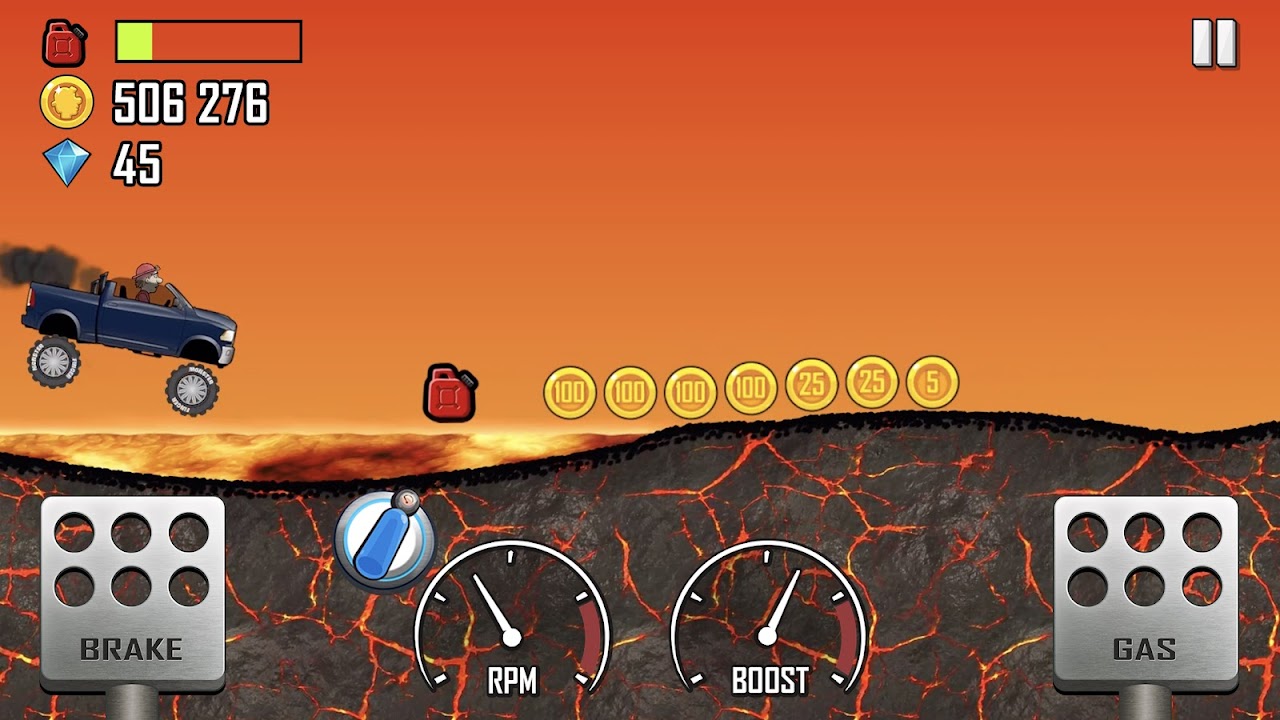Click the first 100-value coin on the ground

(x=570, y=389)
